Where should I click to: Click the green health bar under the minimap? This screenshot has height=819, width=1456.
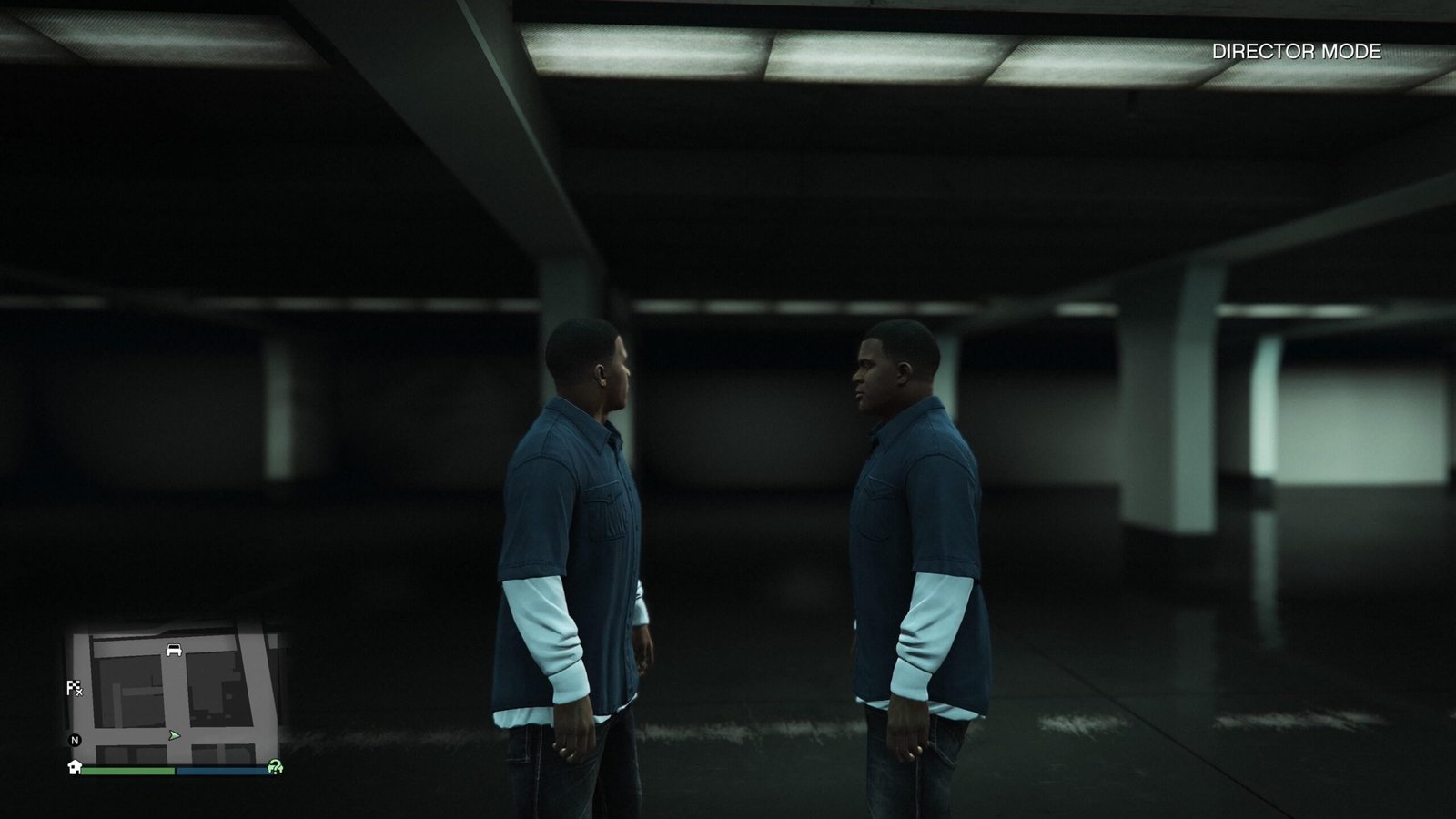pos(127,770)
